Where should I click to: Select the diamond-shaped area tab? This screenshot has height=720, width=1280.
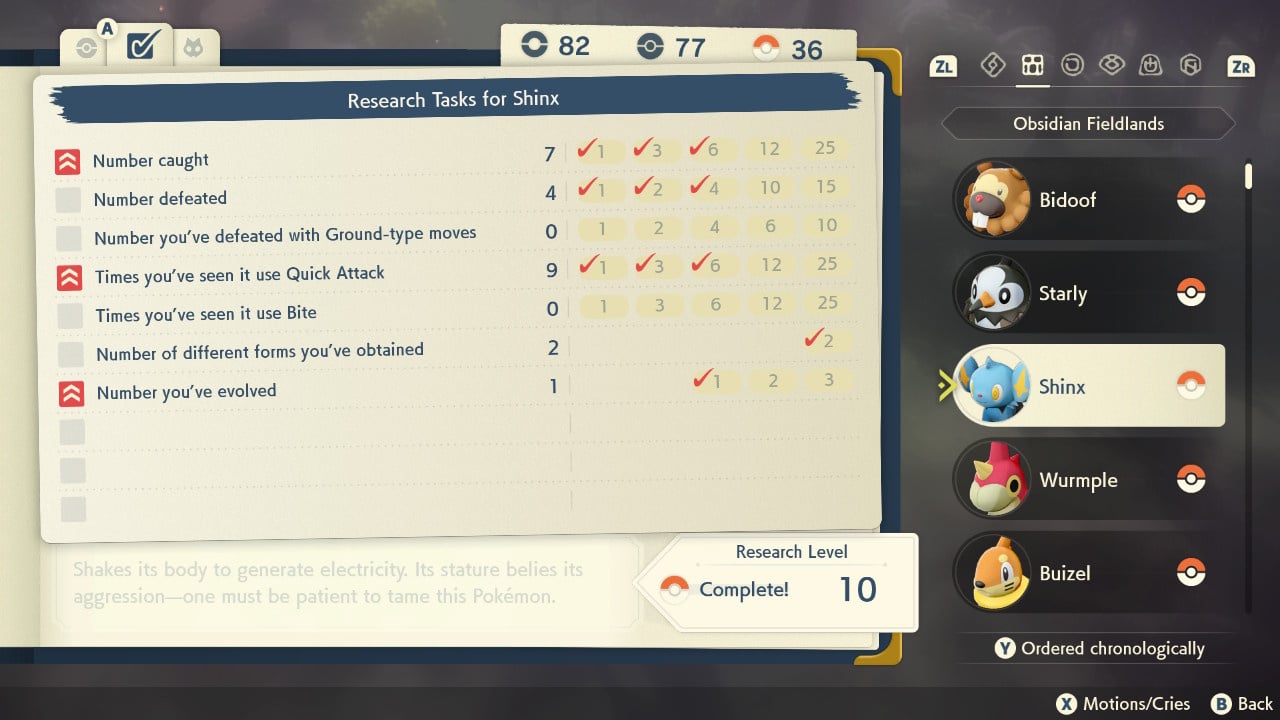coord(992,66)
